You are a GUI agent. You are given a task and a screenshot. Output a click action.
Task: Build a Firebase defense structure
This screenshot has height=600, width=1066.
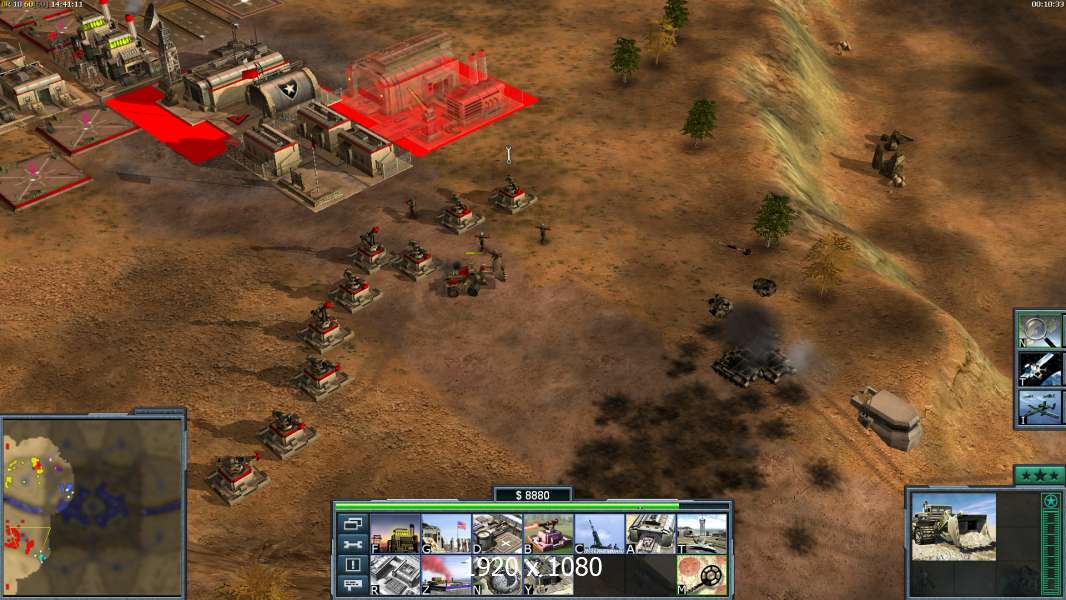coord(548,534)
